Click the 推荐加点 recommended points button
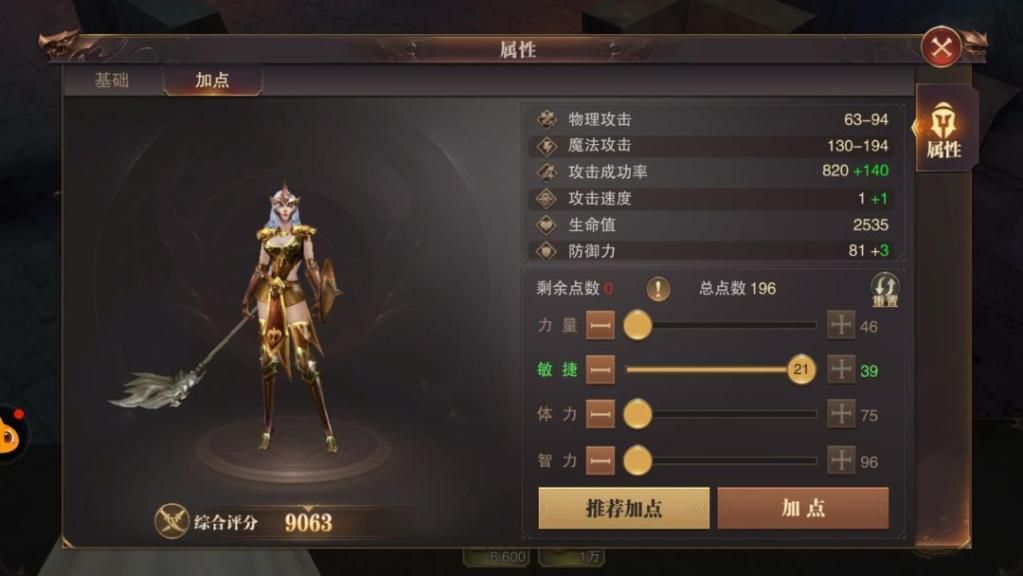Viewport: 1023px width, 576px height. point(624,508)
